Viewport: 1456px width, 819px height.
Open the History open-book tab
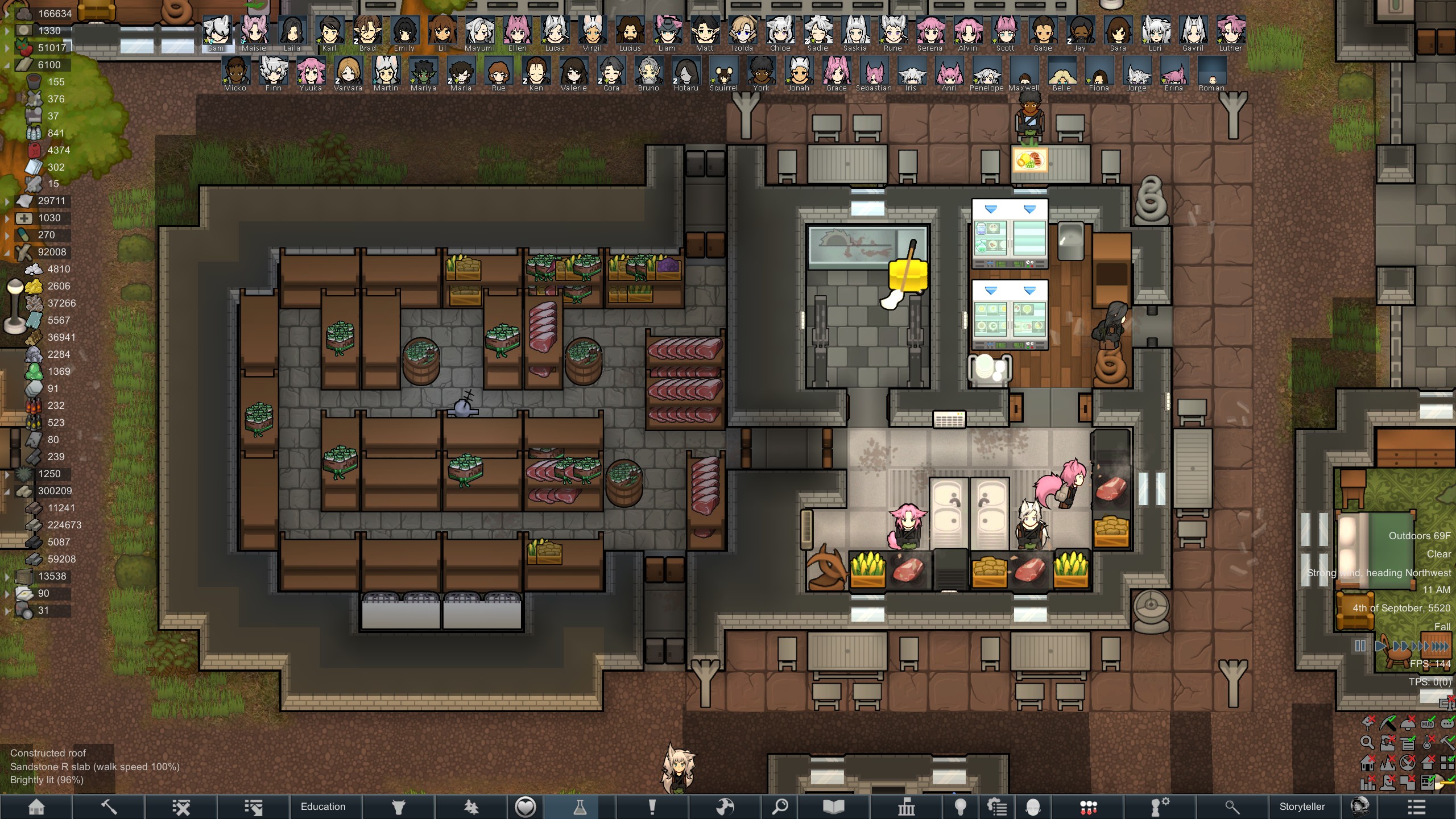[833, 806]
